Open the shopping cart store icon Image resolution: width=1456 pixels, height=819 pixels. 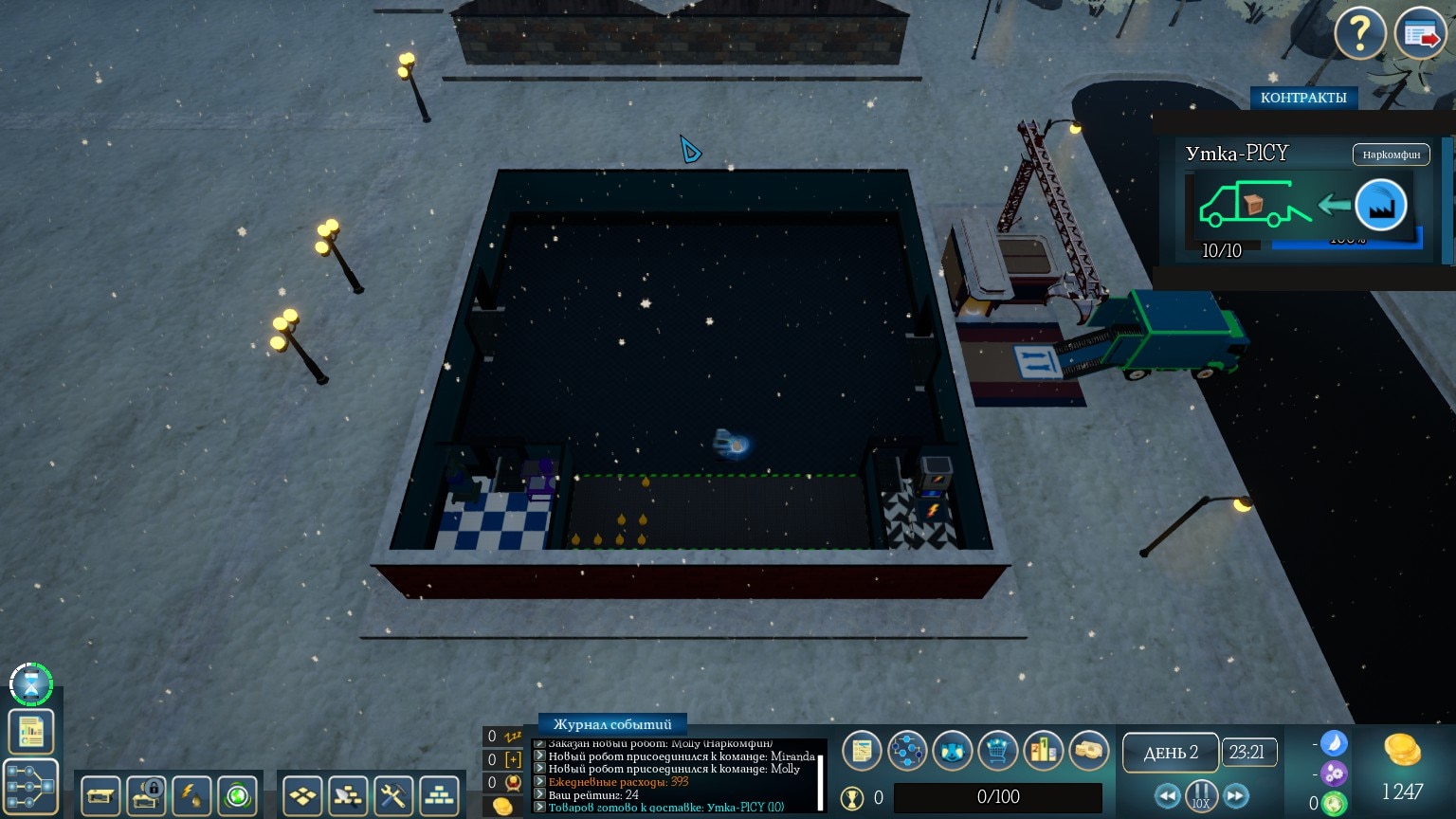tap(997, 751)
